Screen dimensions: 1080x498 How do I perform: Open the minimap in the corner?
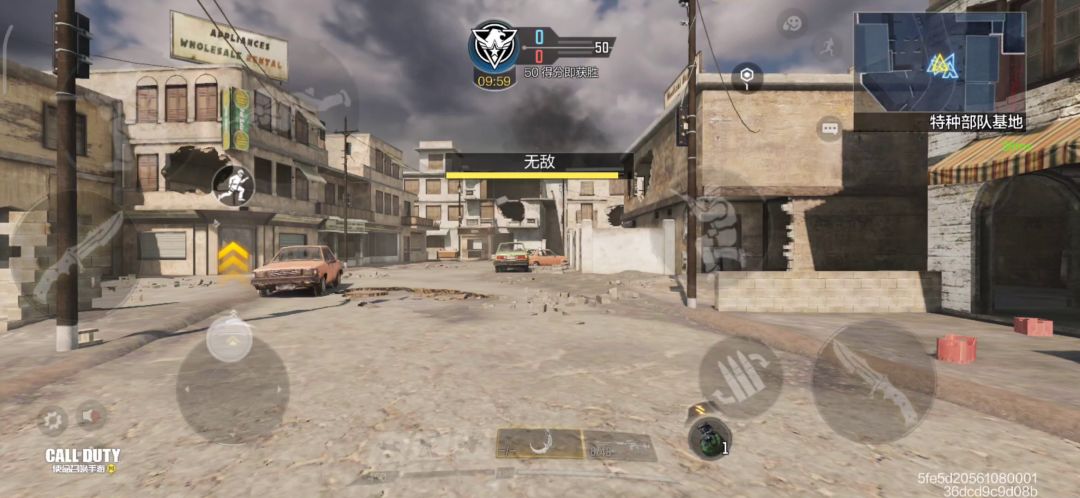pyautogui.click(x=939, y=61)
